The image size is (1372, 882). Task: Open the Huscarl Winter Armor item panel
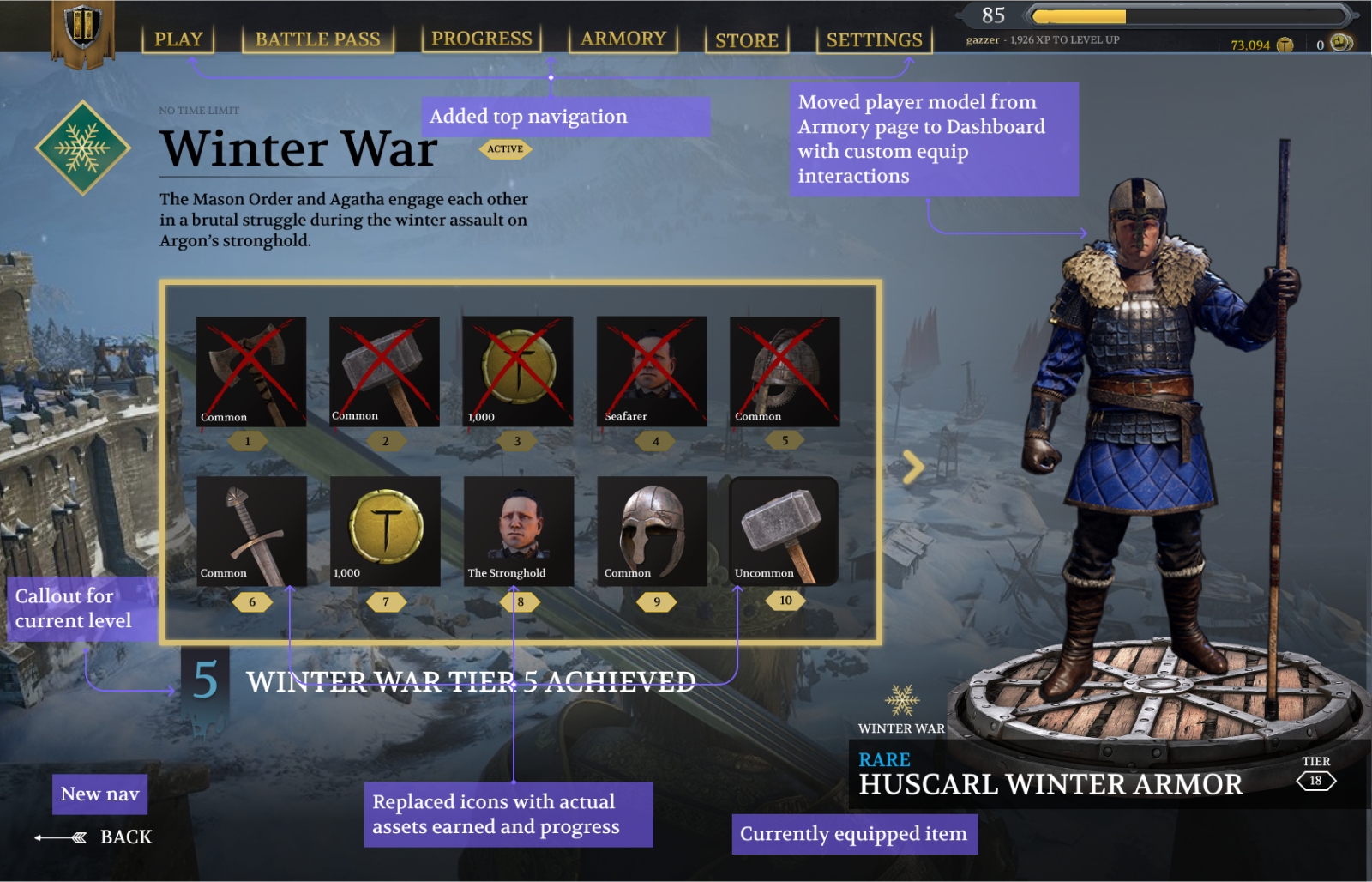[x=1050, y=775]
